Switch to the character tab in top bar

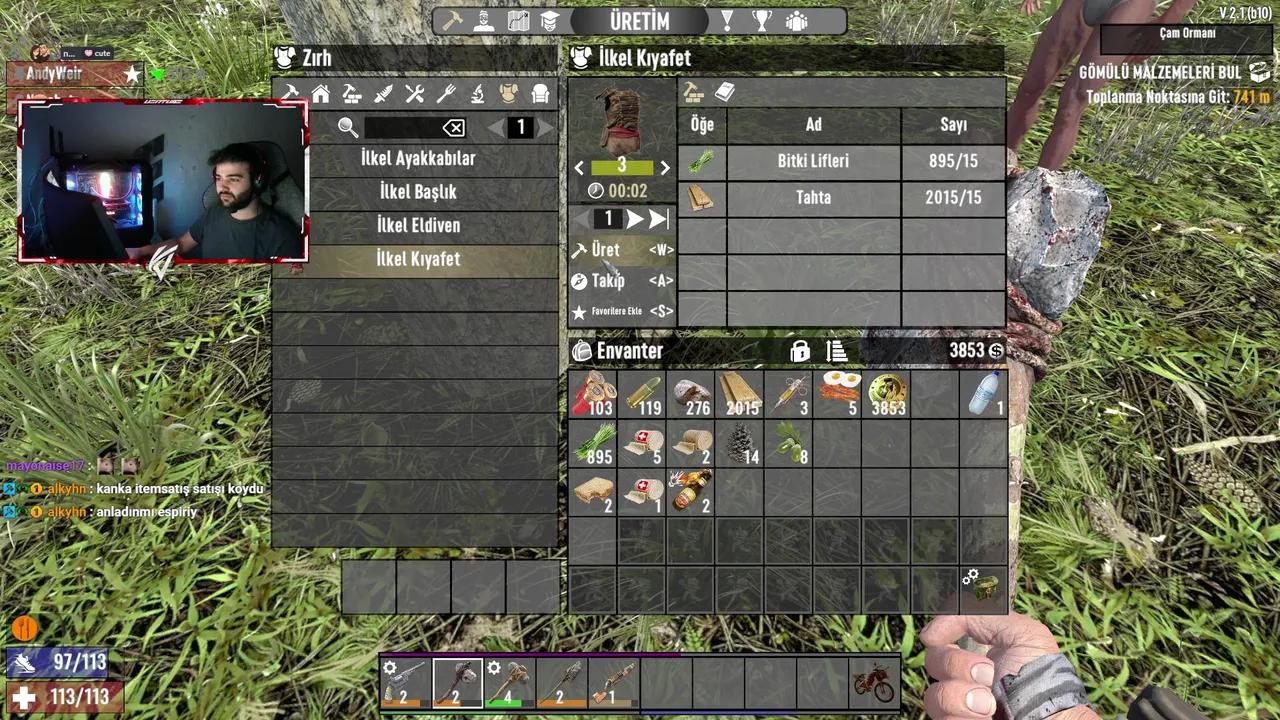(484, 21)
